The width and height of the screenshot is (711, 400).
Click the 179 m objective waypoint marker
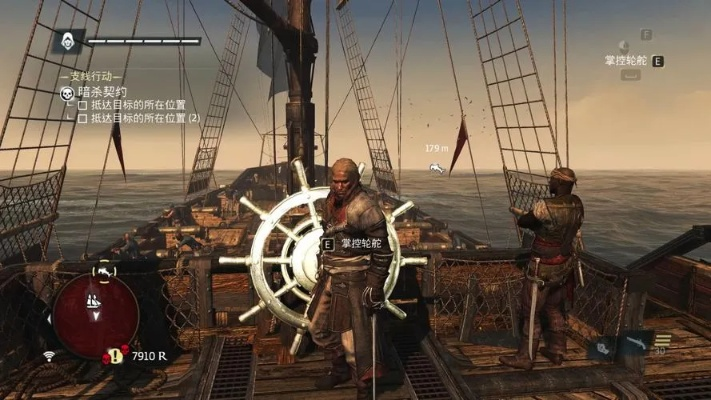coord(437,167)
